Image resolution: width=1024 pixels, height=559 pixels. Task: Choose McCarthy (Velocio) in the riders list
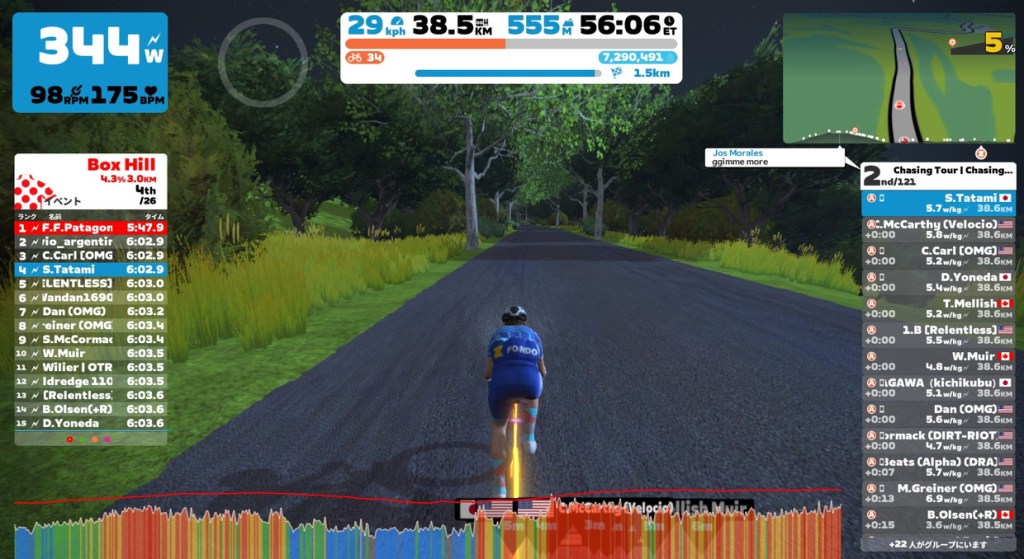click(938, 229)
